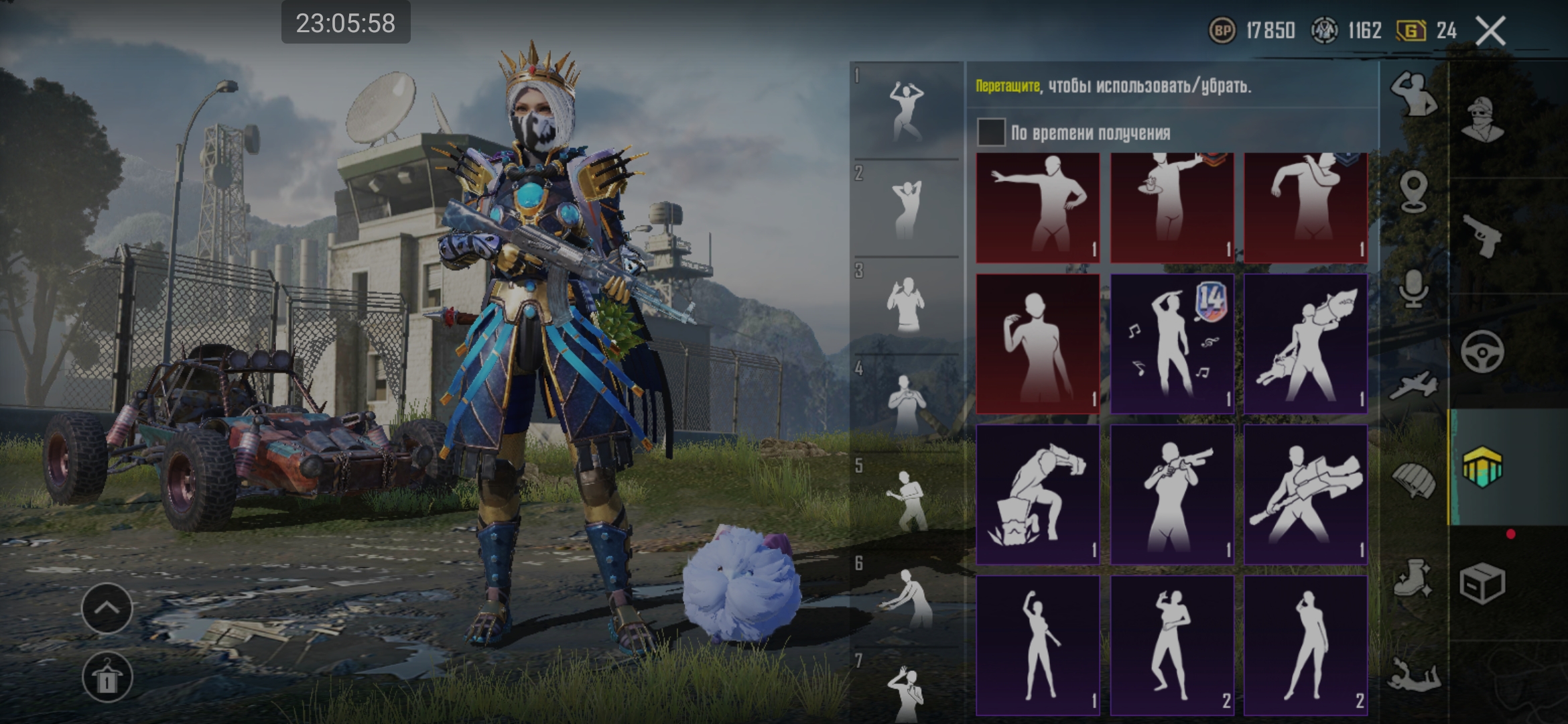Open the parachute skins category
This screenshot has height=724, width=1568.
1413,480
